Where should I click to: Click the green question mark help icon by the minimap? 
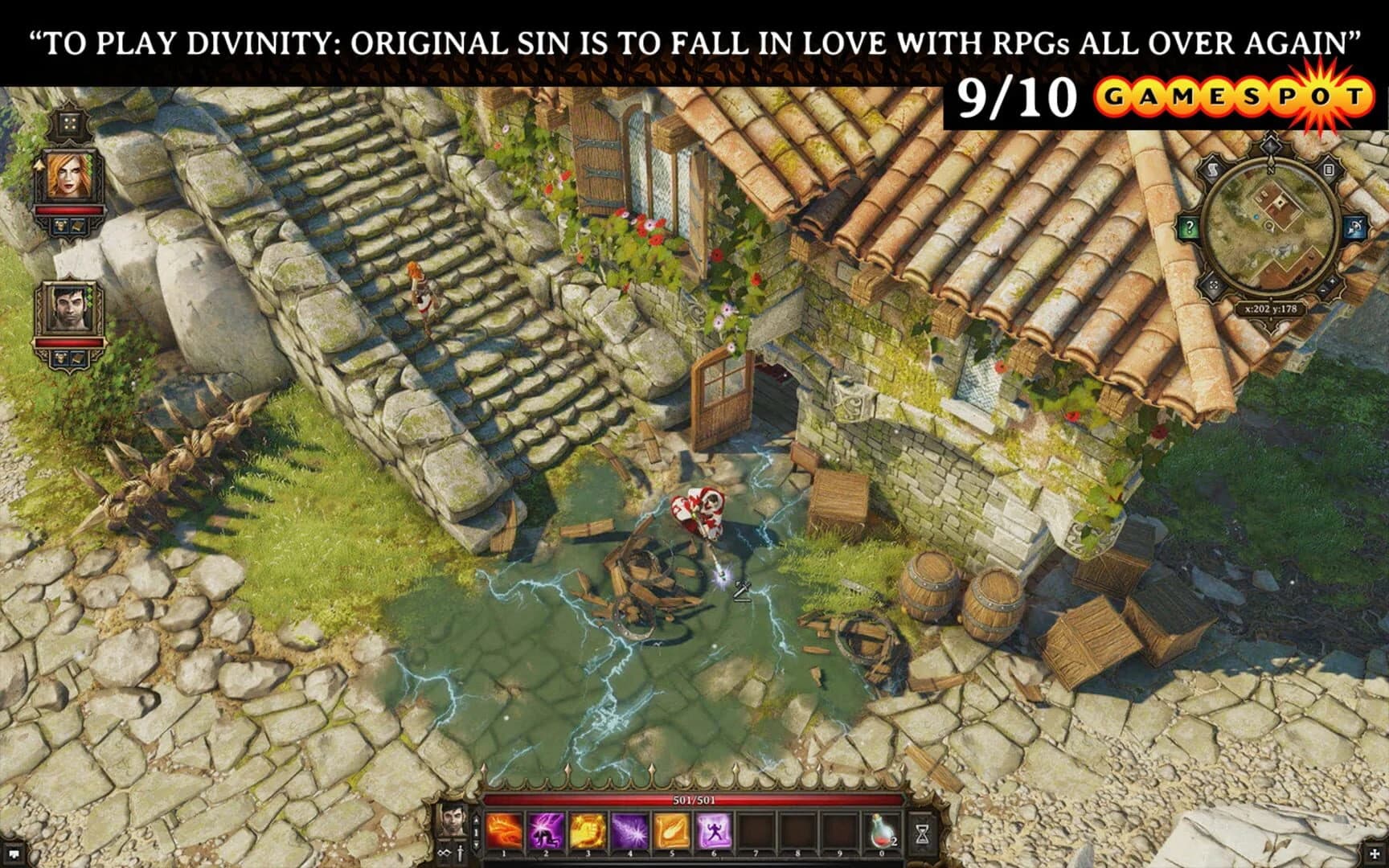click(x=1190, y=227)
